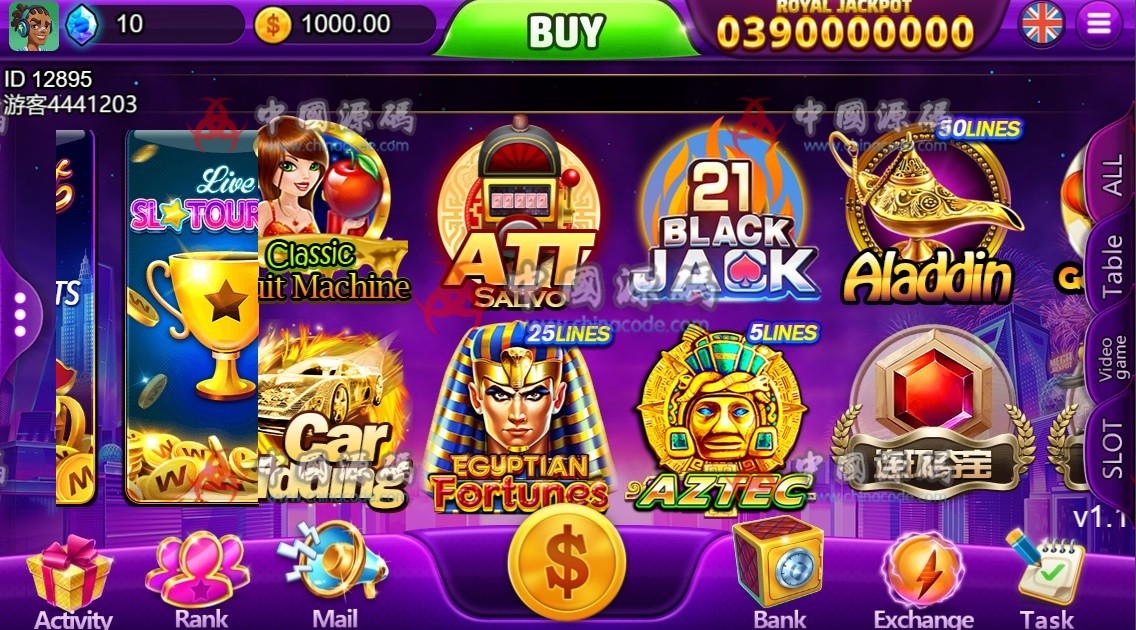
Task: Open the player avatar profile
Action: pos(33,24)
